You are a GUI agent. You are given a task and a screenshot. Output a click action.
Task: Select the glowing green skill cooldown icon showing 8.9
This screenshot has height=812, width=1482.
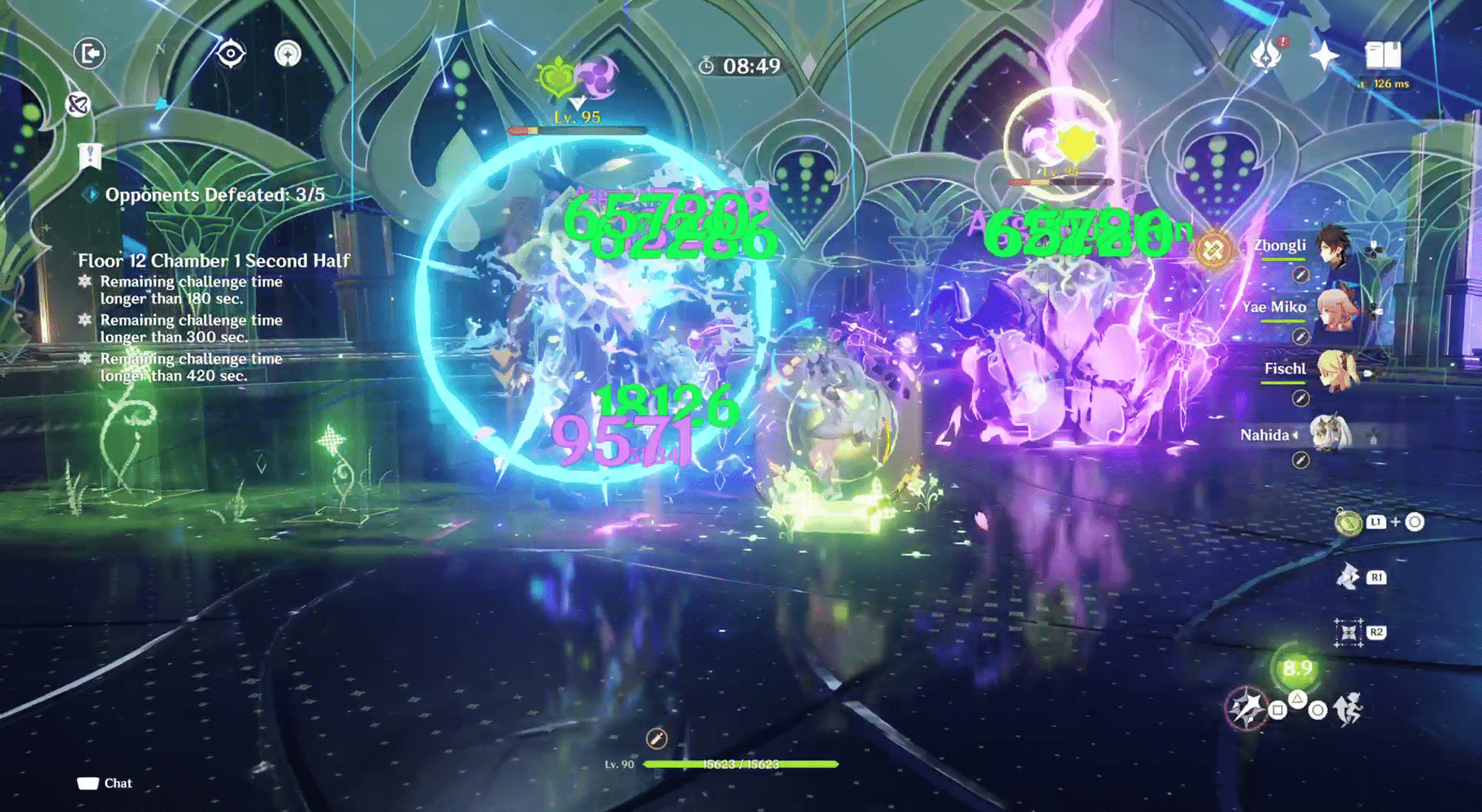coord(1297,670)
